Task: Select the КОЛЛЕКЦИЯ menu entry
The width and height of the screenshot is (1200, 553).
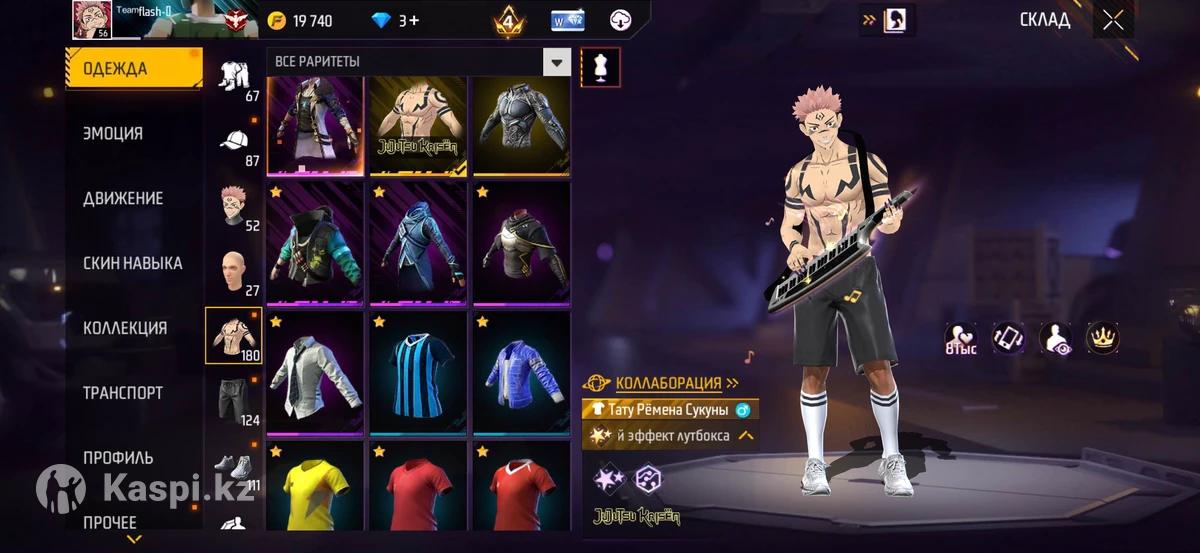Action: click(125, 328)
